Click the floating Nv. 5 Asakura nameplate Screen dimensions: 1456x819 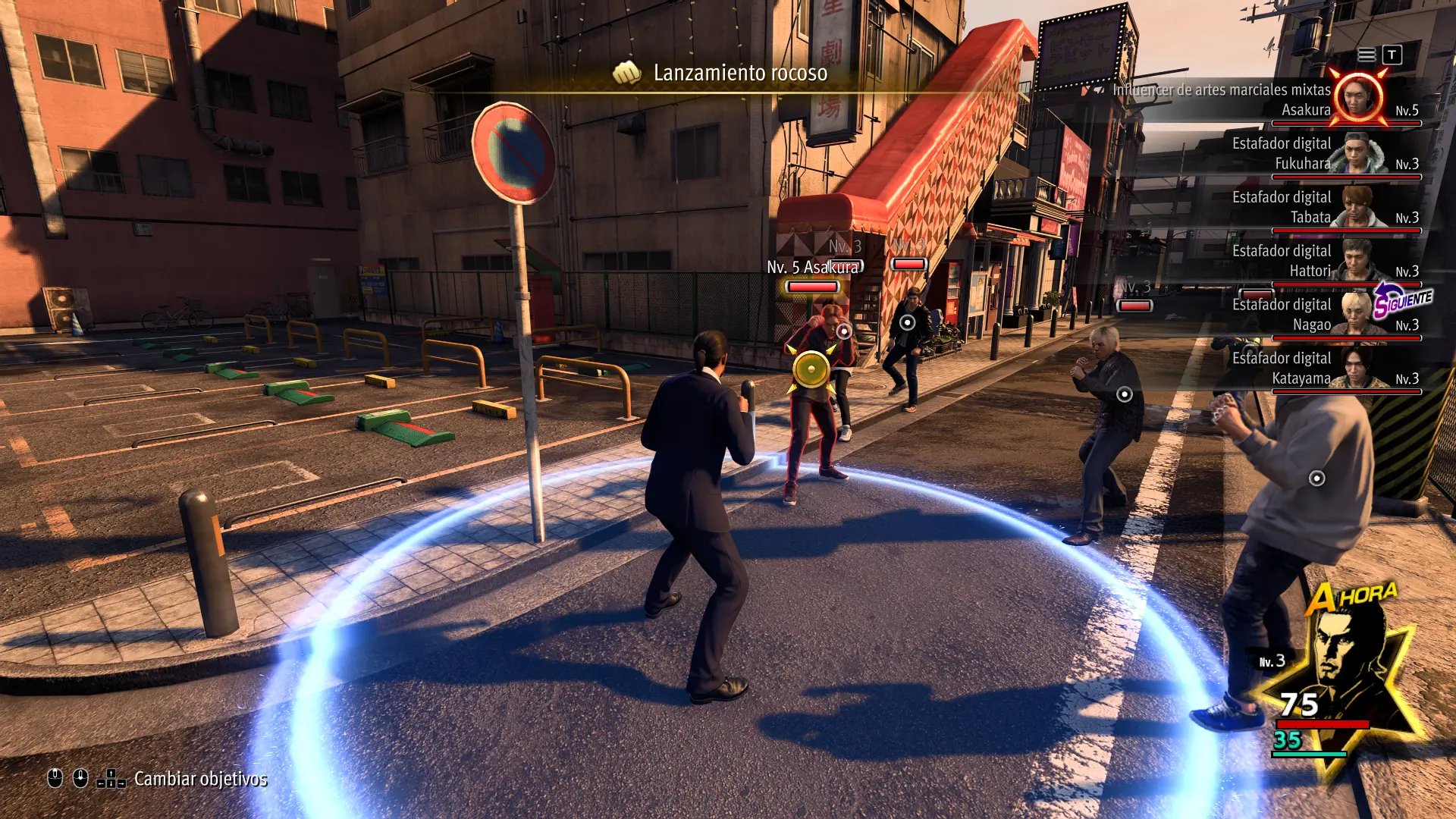812,268
